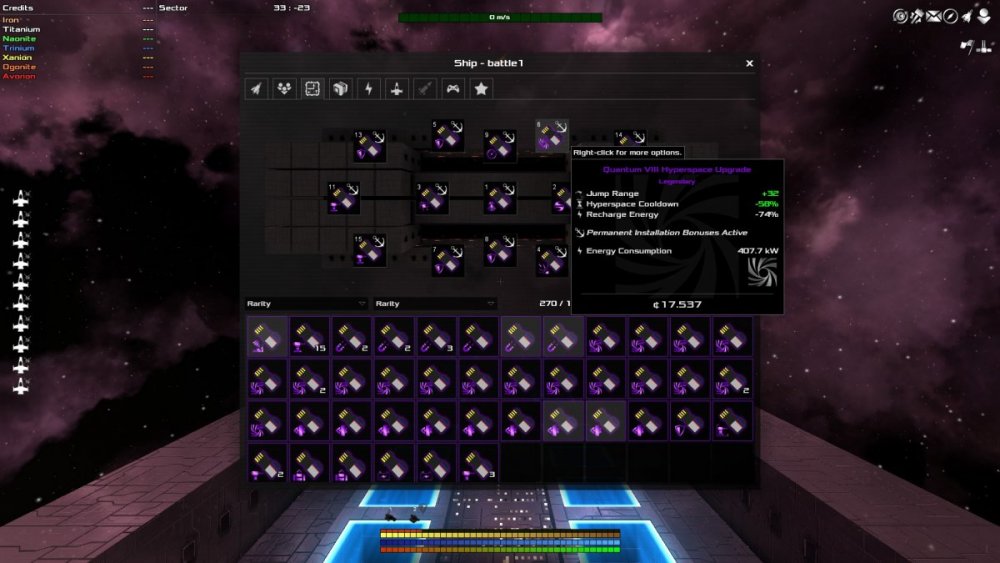The image size is (1000, 563).
Task: Switch to the lightning bolt tab
Action: tap(369, 89)
